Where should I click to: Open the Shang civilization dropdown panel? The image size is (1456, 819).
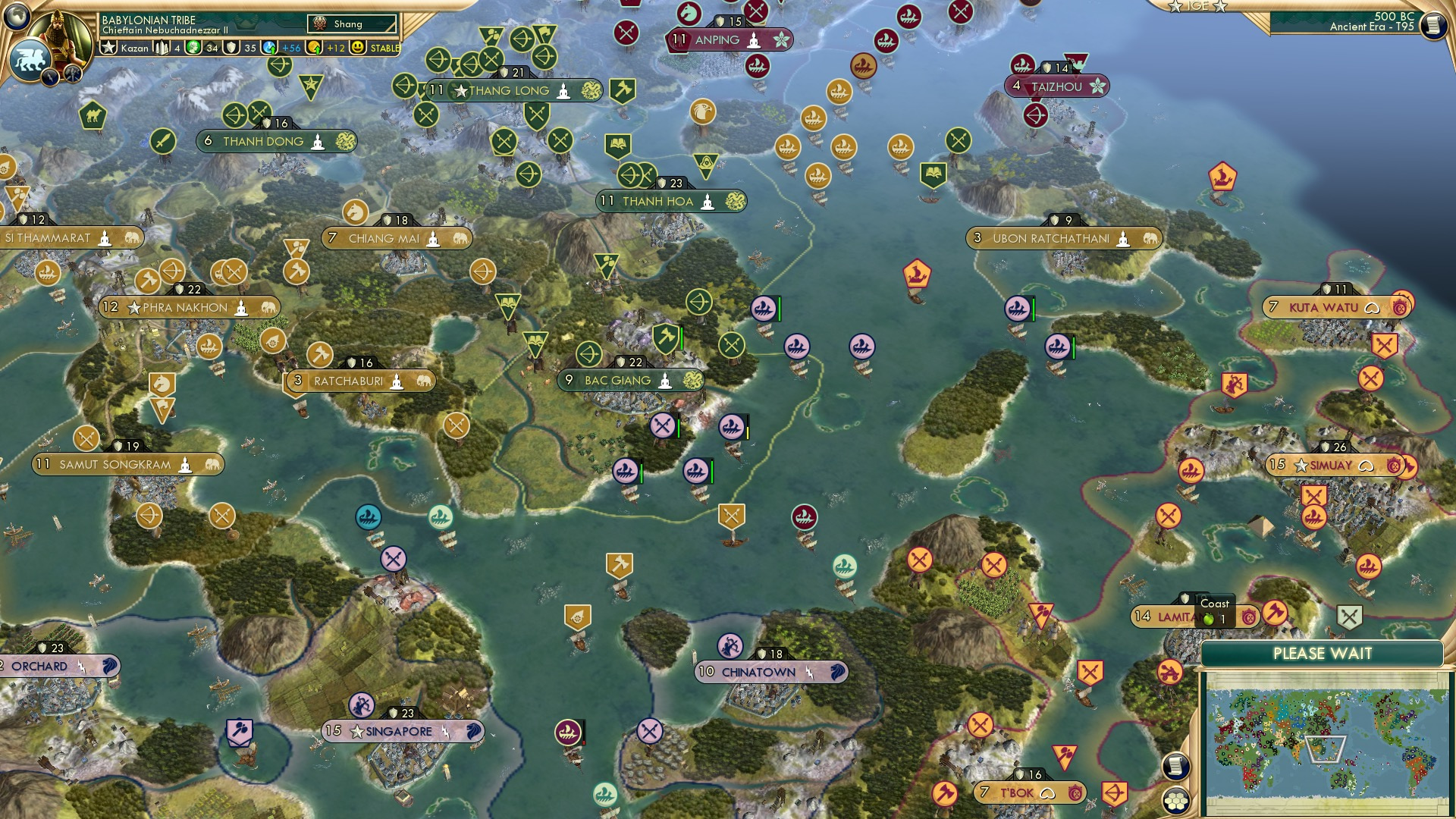[x=350, y=24]
